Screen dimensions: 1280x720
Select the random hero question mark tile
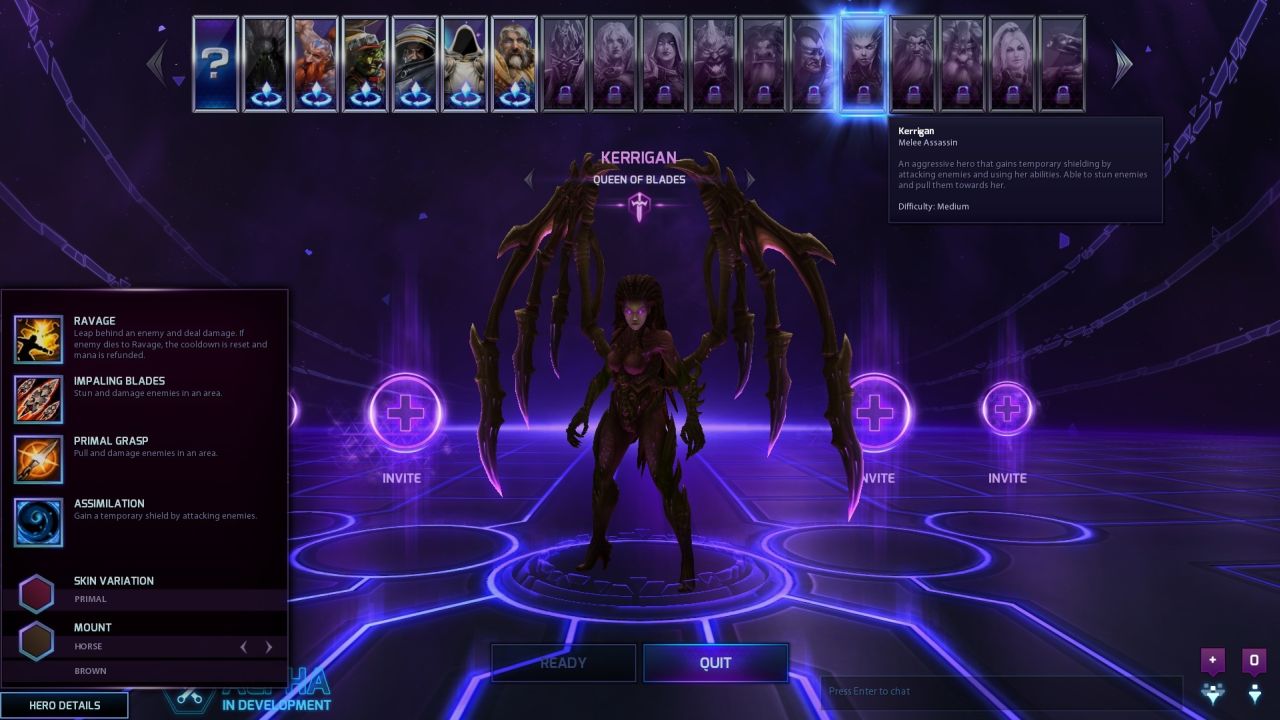pyautogui.click(x=215, y=63)
